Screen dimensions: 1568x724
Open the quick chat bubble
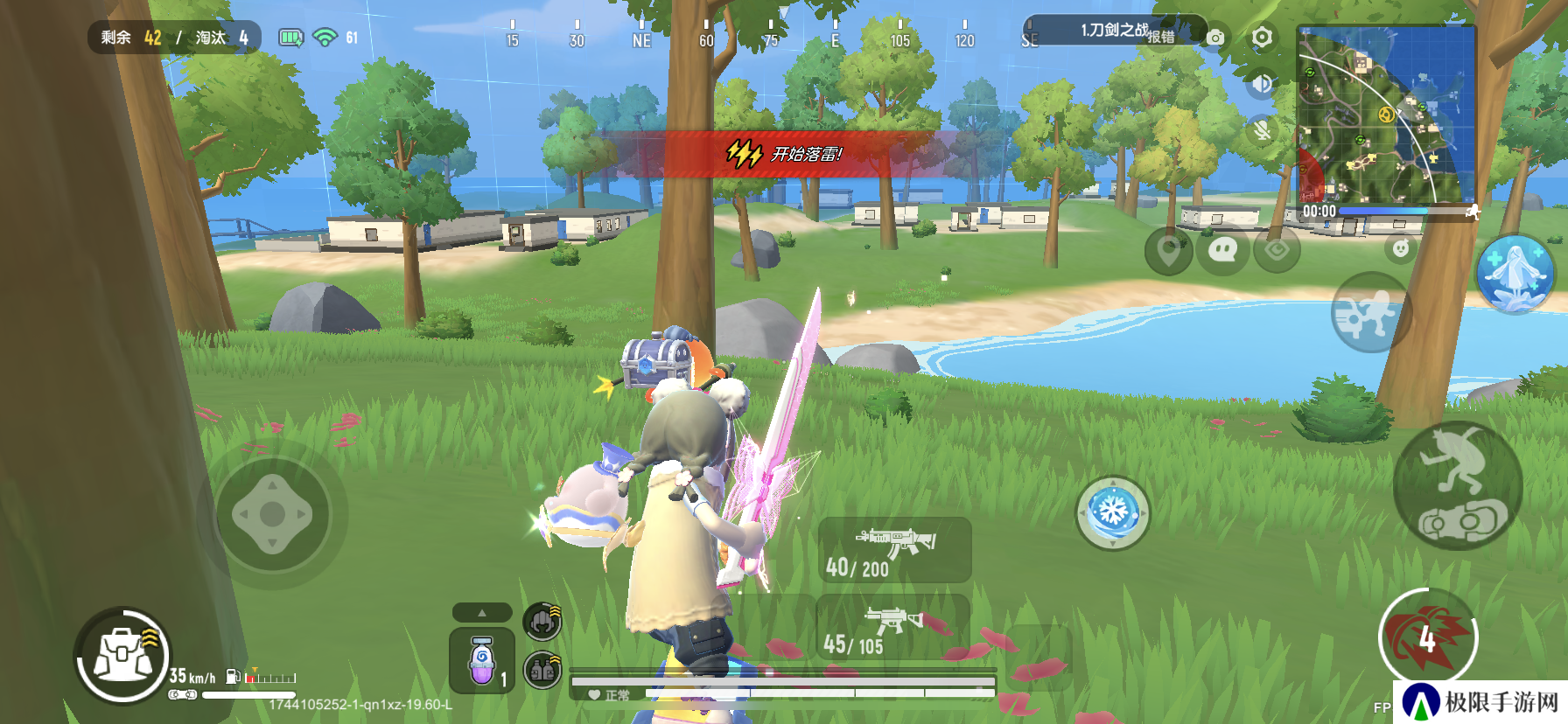click(1222, 251)
